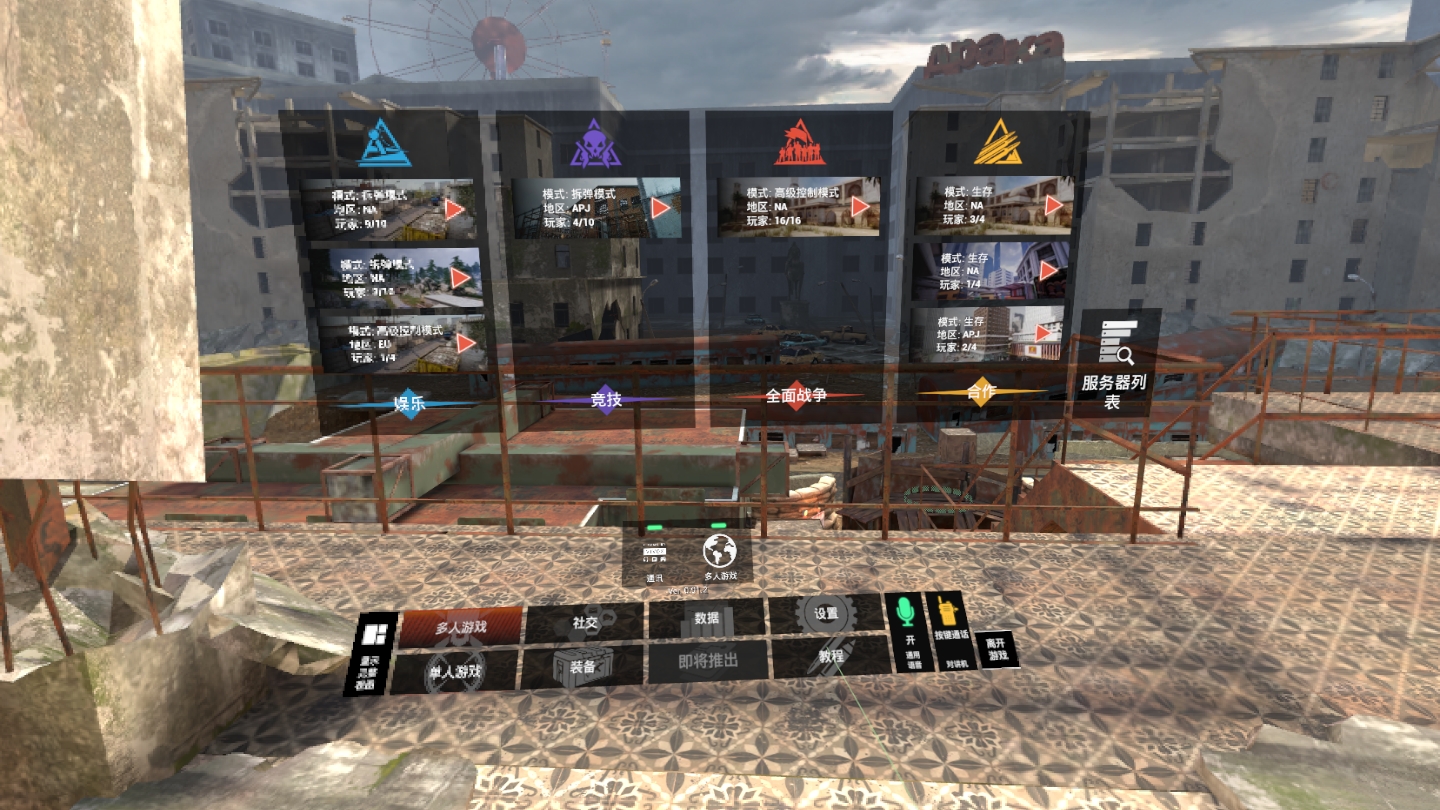
Task: Open the 数据 stats panel icon
Action: (x=706, y=619)
